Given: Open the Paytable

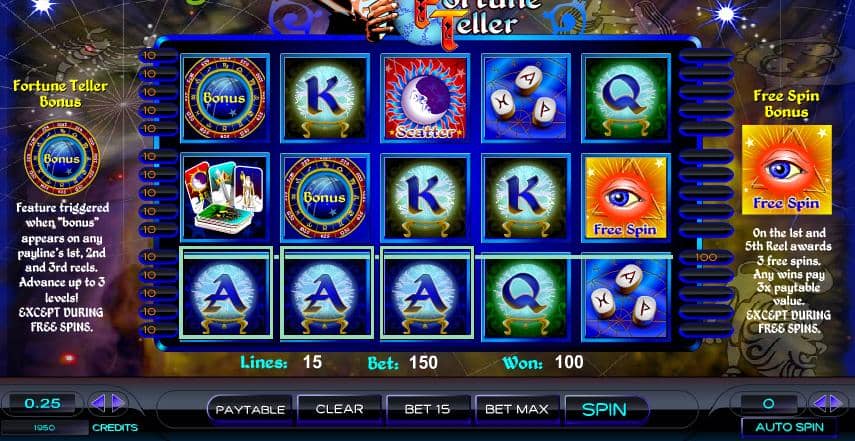Looking at the screenshot, I should coord(250,409).
